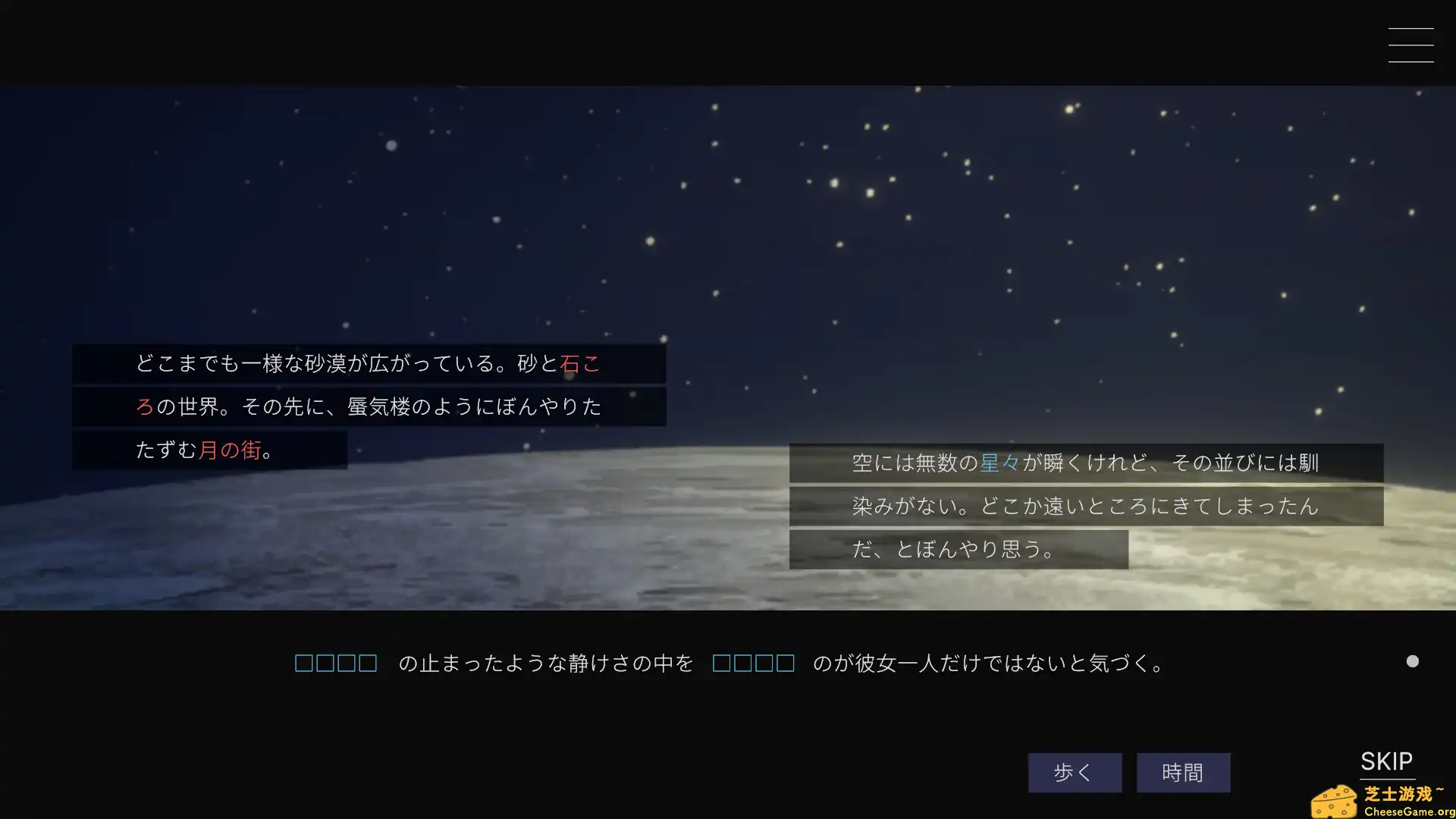
Task: Click the narration box starting with どこまでも
Action: coord(364,364)
